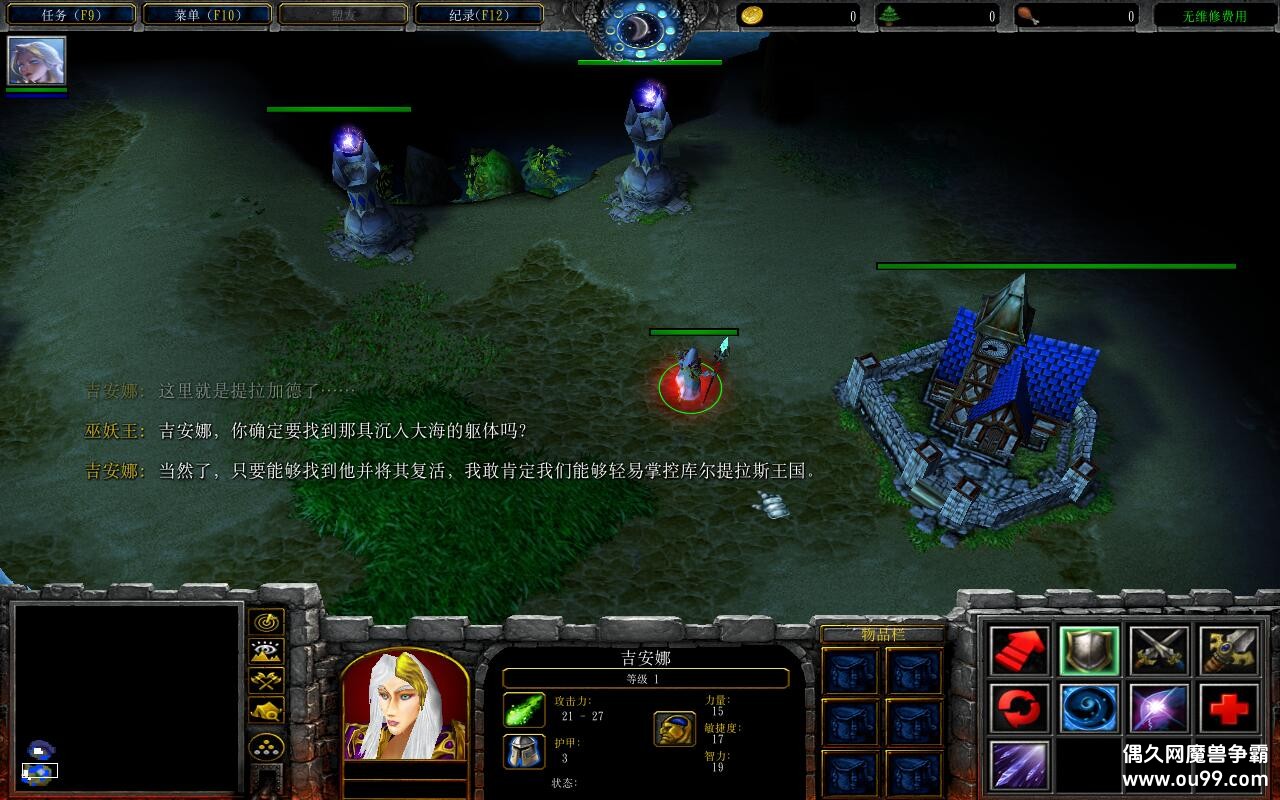The height and width of the screenshot is (800, 1280).
Task: Select the Move command red arrow icon
Action: point(1018,650)
